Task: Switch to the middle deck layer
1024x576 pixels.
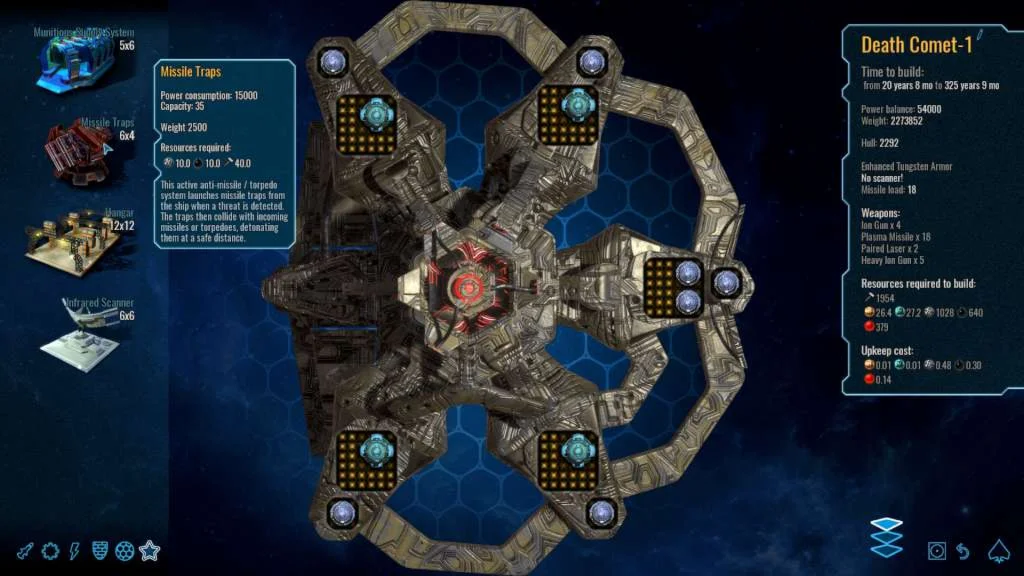Action: click(x=886, y=537)
